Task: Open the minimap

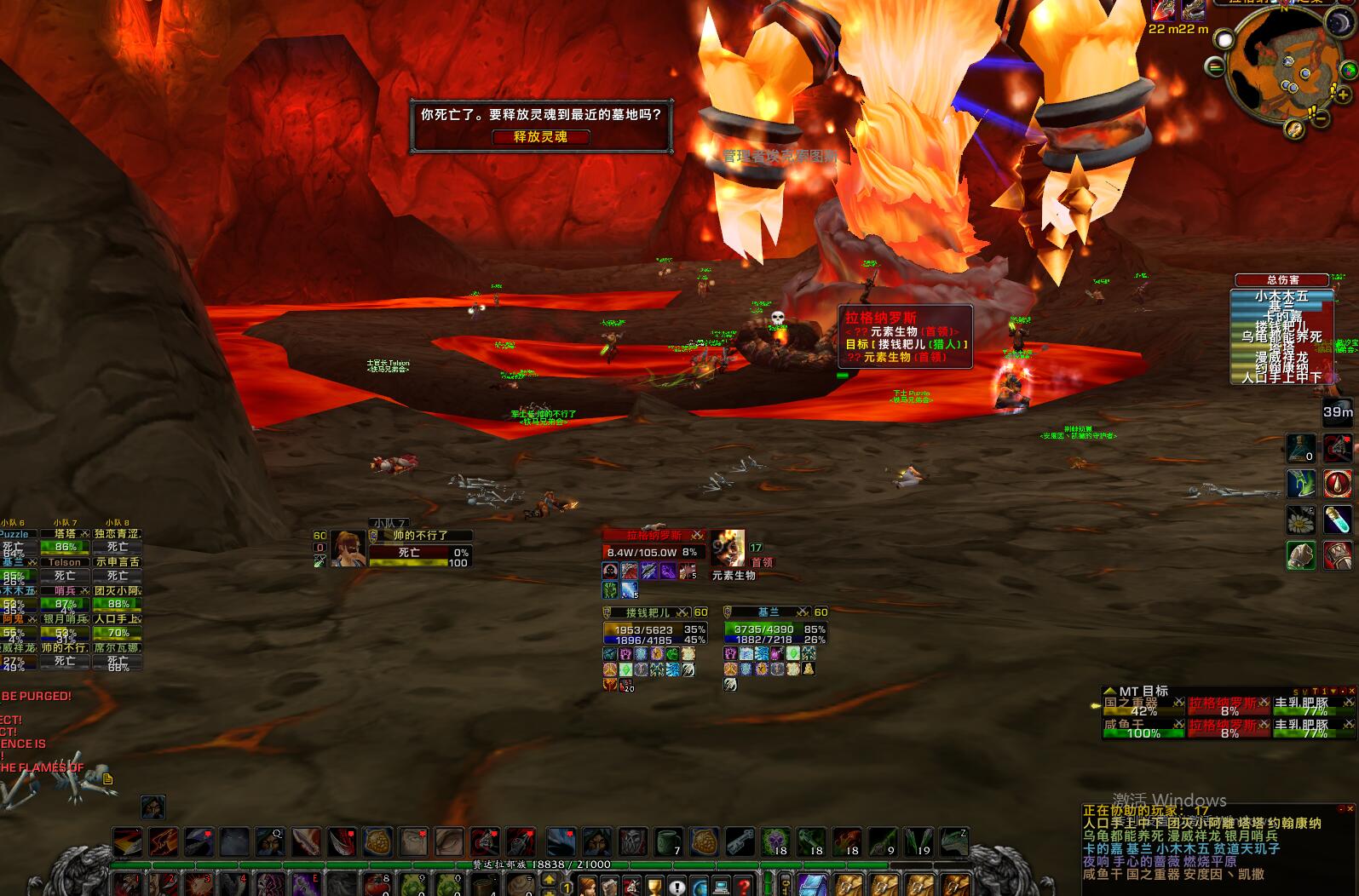Action: pyautogui.click(x=1281, y=69)
